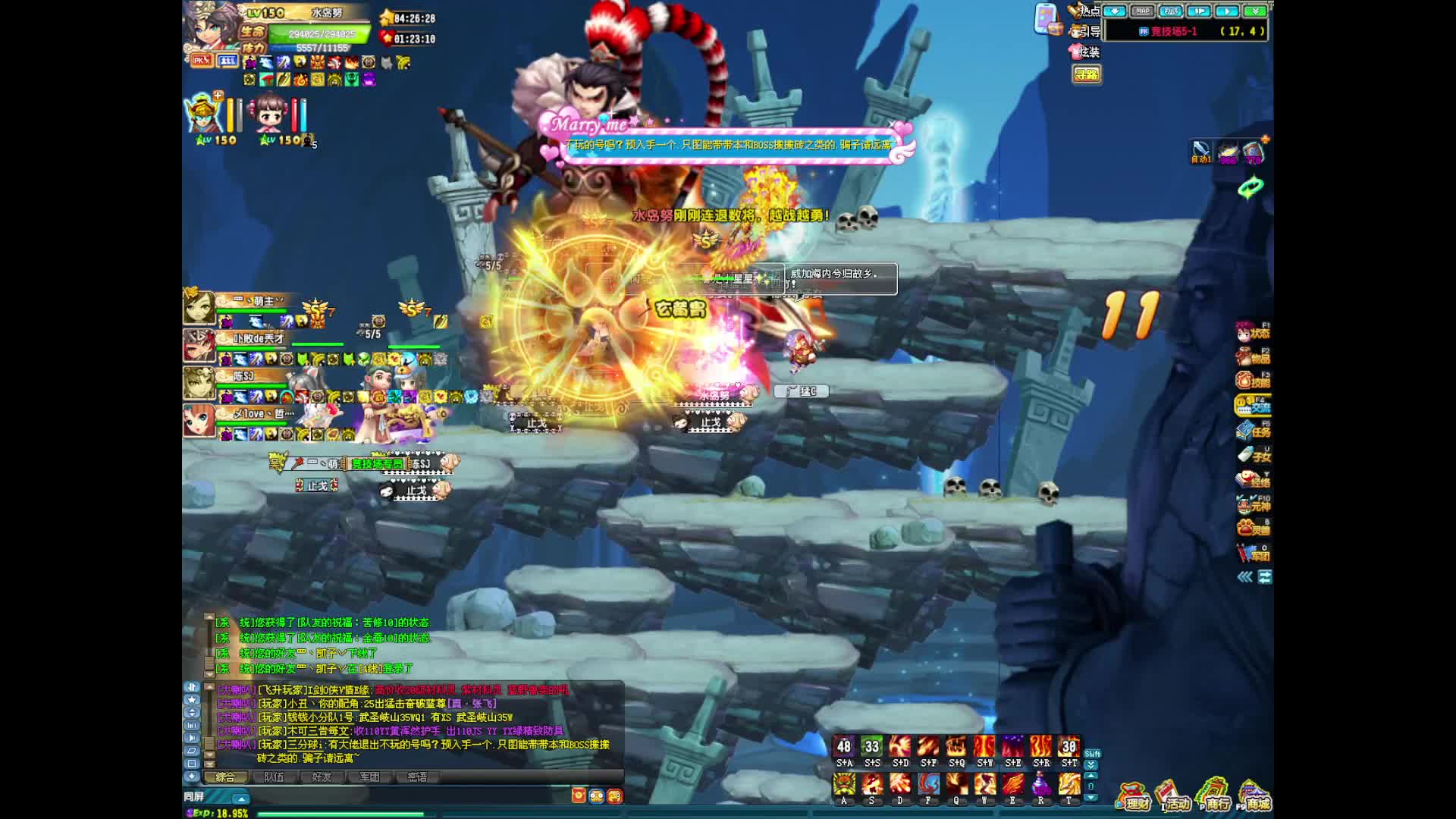Open the MAP button in top bar
Viewport: 1456px width, 819px height.
[x=1142, y=11]
